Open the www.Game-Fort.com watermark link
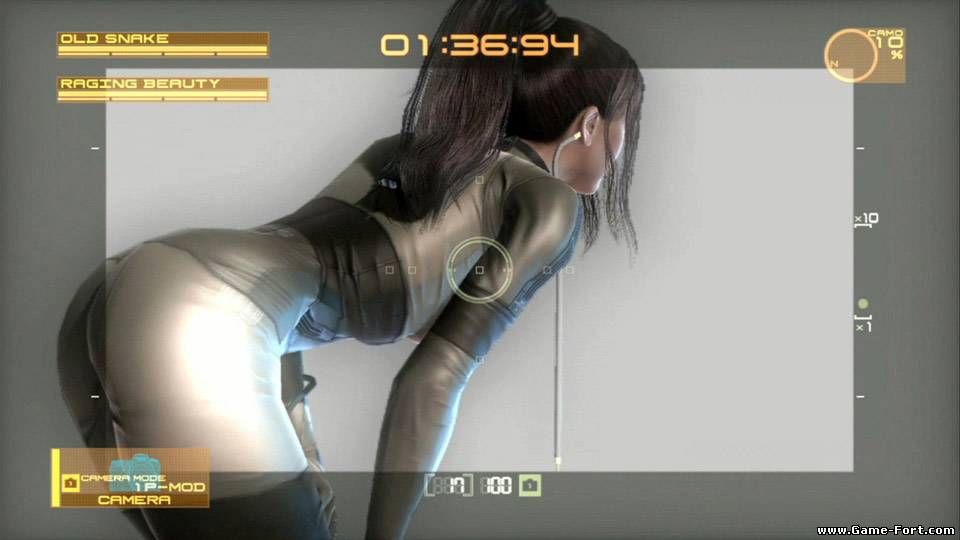 pyautogui.click(x=884, y=529)
